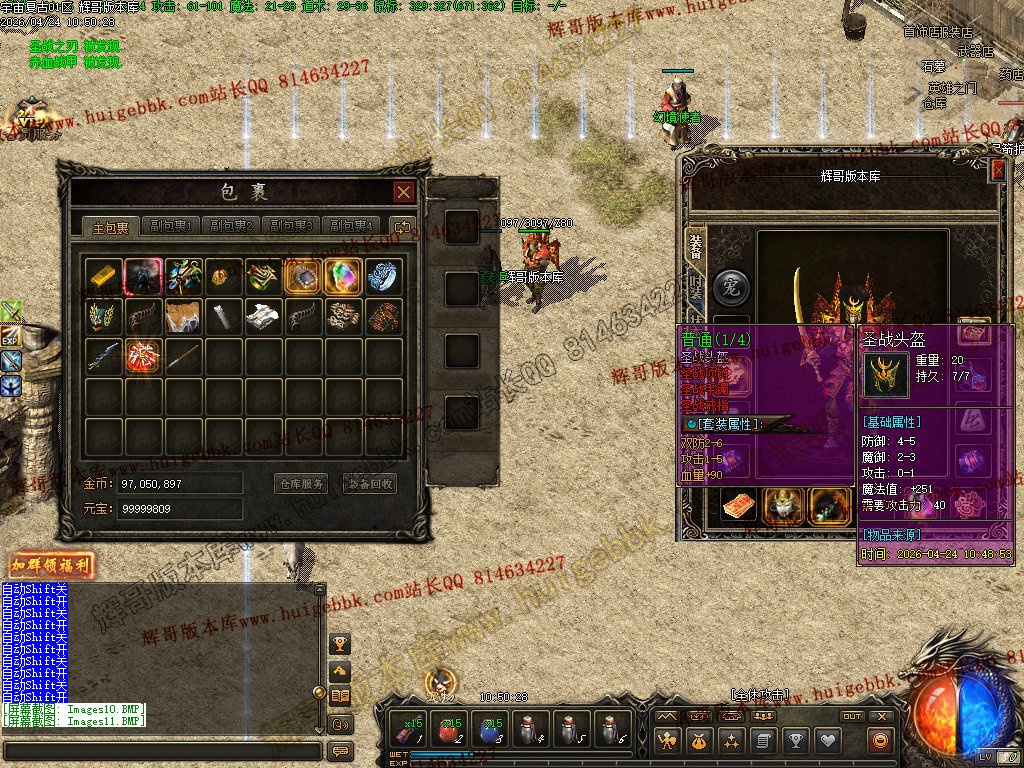The width and height of the screenshot is (1024, 768).
Task: Click the OUT button on the bottom bar
Action: click(x=852, y=716)
